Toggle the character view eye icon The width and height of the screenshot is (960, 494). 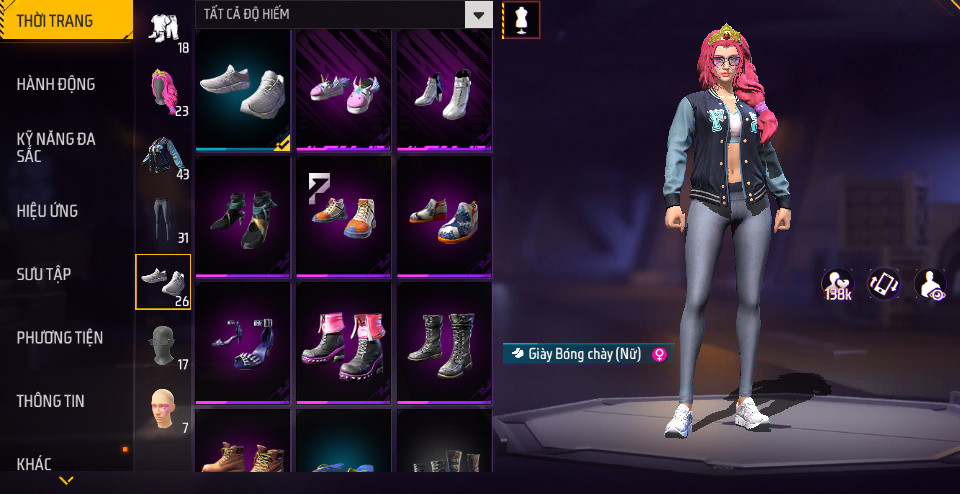tap(931, 285)
